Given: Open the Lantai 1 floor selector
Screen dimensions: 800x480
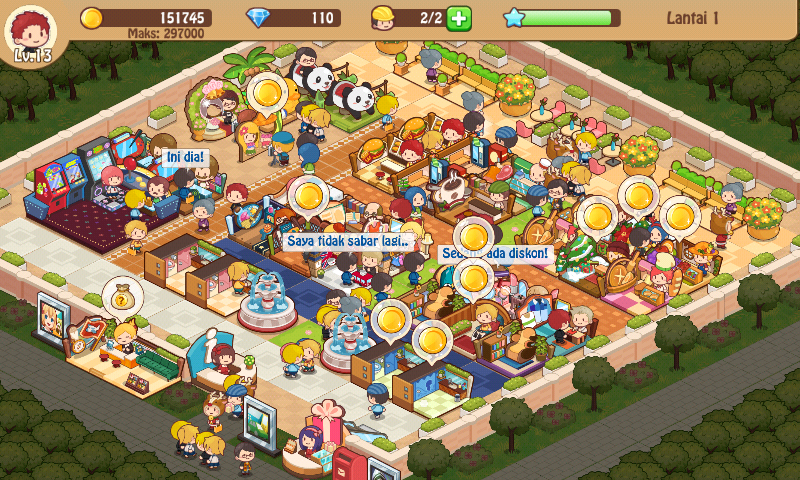Looking at the screenshot, I should pyautogui.click(x=705, y=17).
